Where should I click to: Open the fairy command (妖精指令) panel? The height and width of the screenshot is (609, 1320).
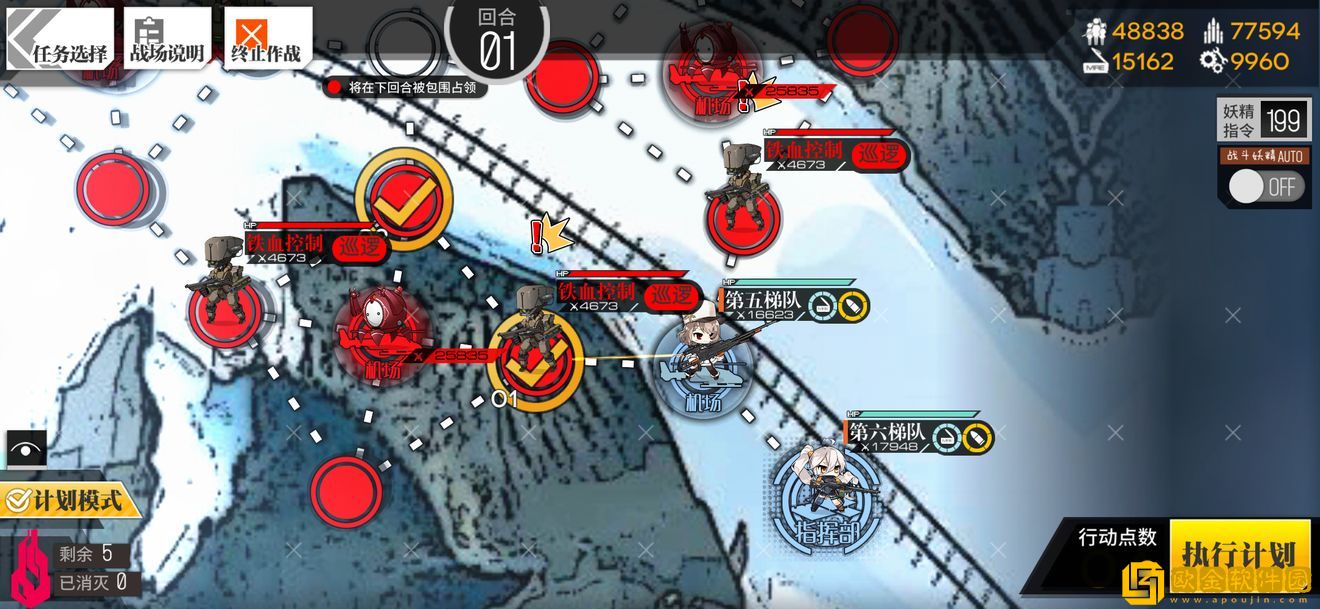click(x=1264, y=121)
